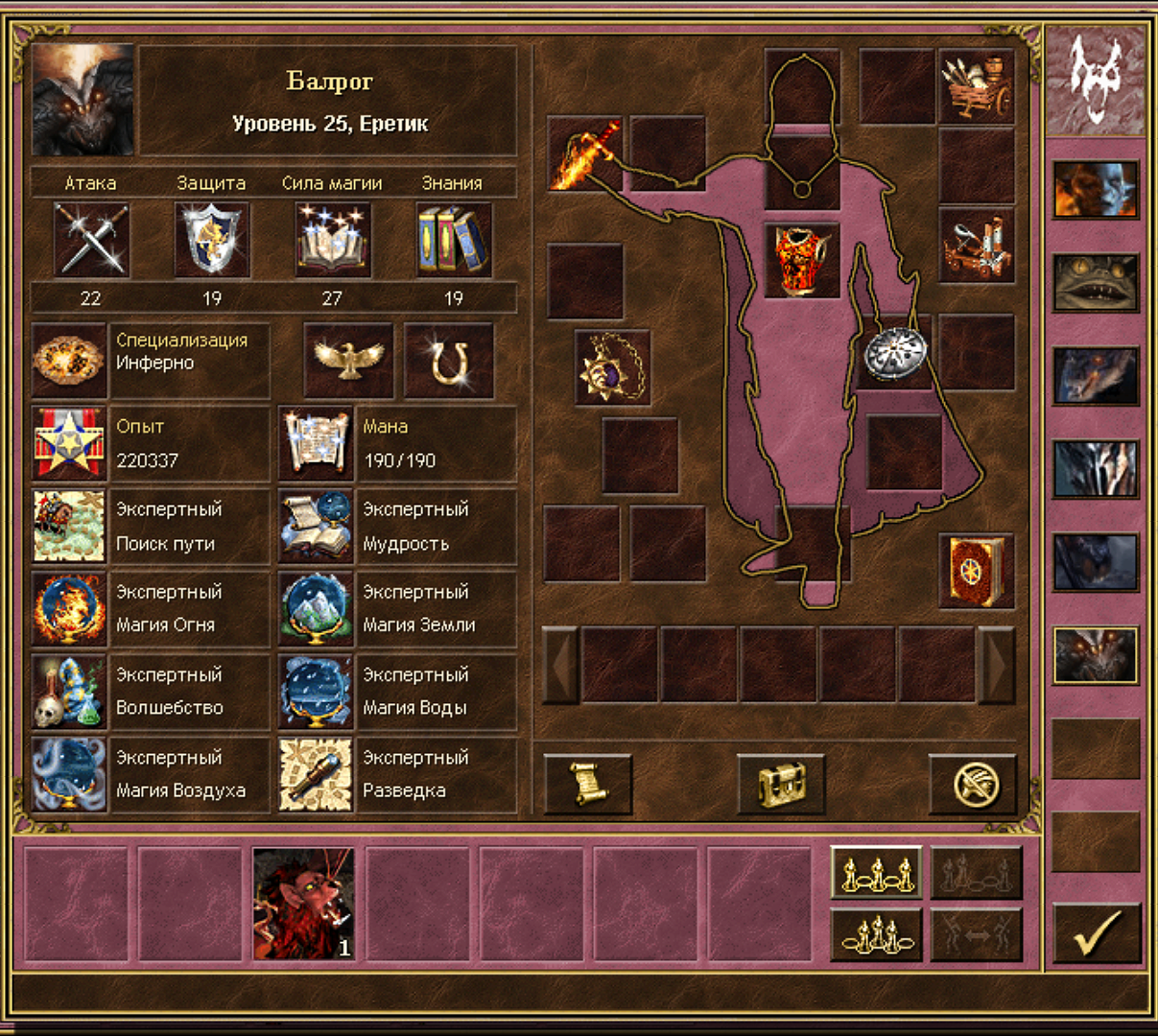Click the flaming sword weapon slot
Viewport: 1158px width, 1036px height.
(584, 153)
